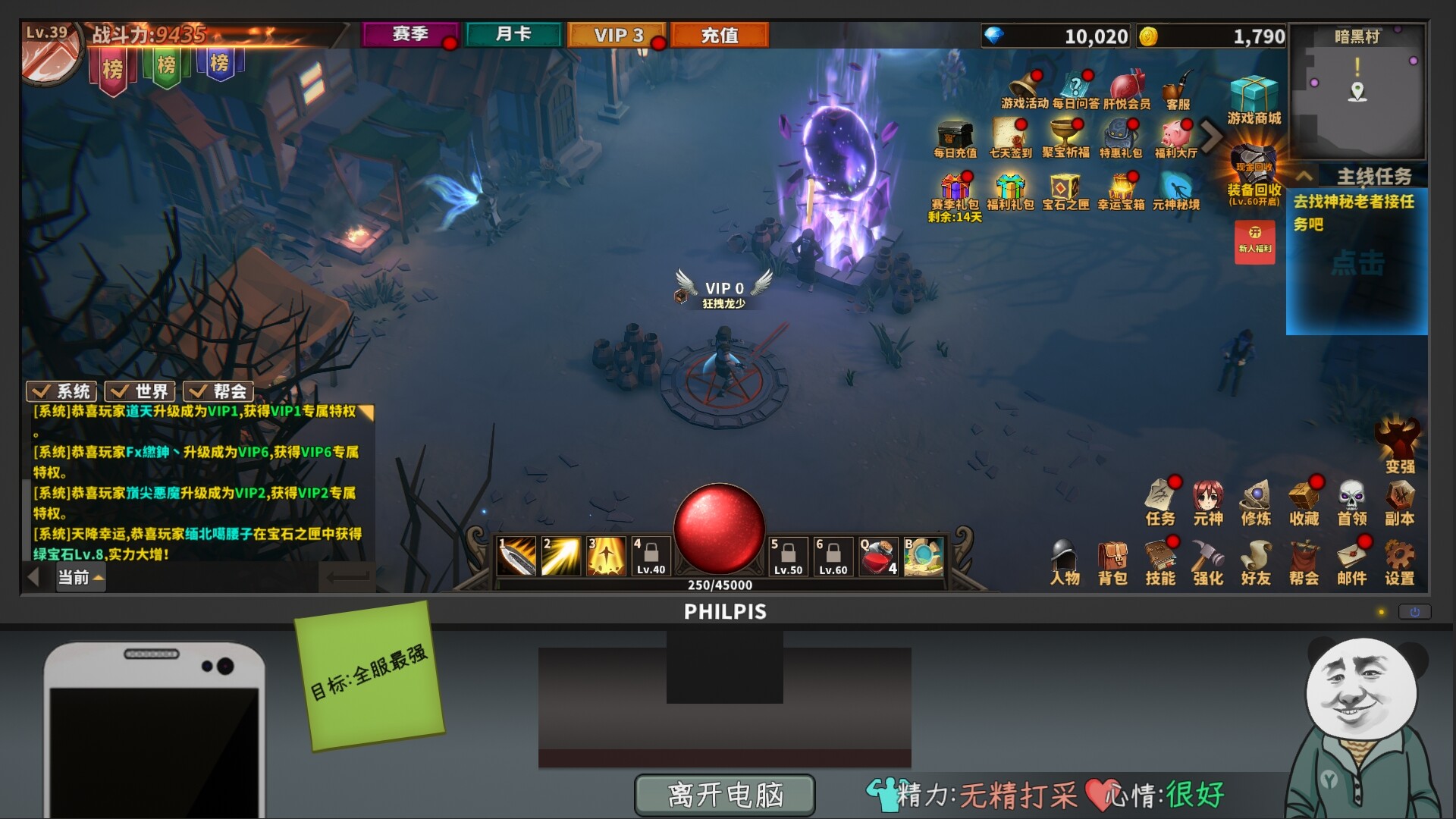This screenshot has height=819, width=1456.
Task: Open the 游戏商城 (game mall) icon
Action: (x=1253, y=95)
